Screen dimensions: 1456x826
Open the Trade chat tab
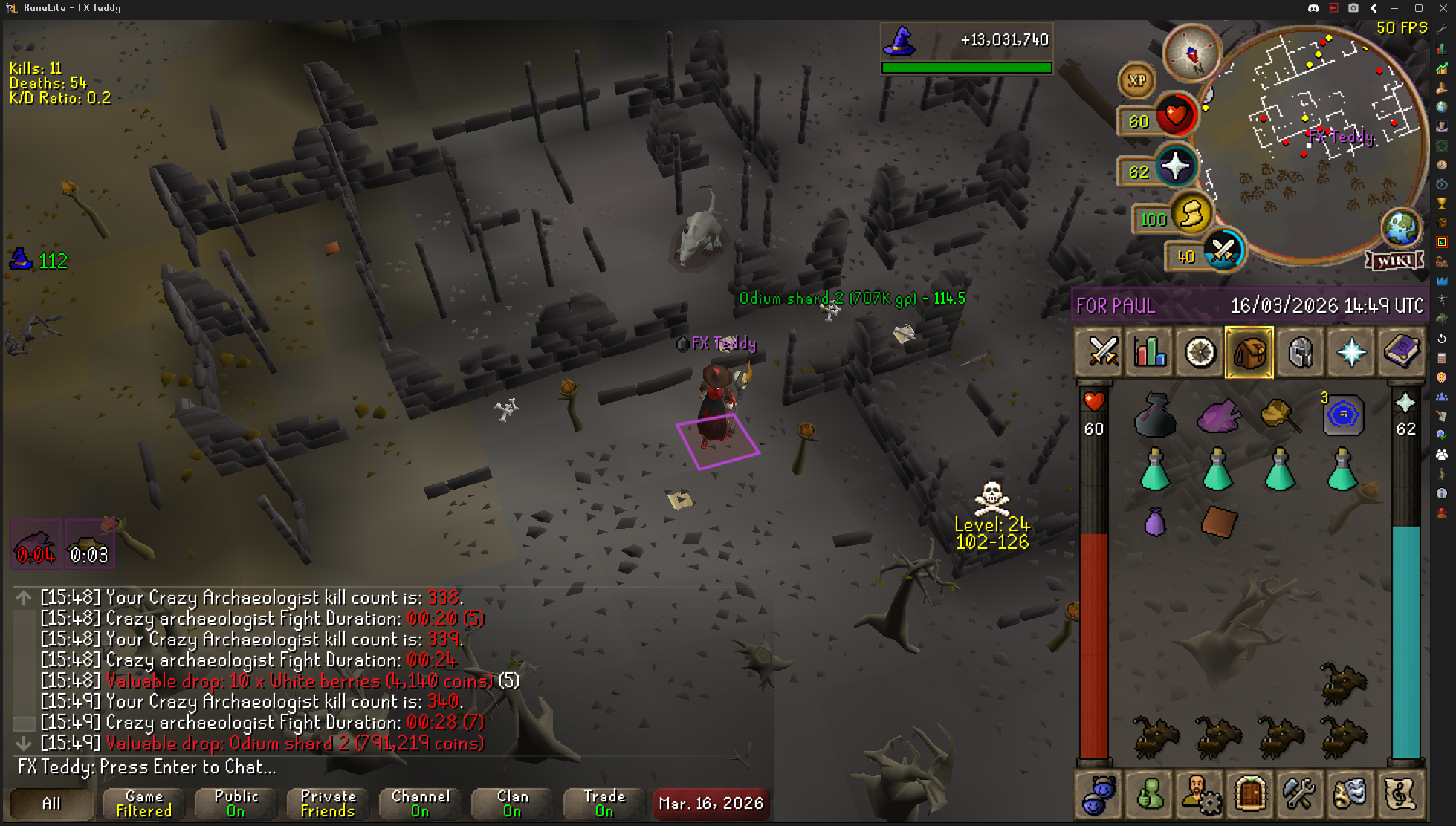604,804
